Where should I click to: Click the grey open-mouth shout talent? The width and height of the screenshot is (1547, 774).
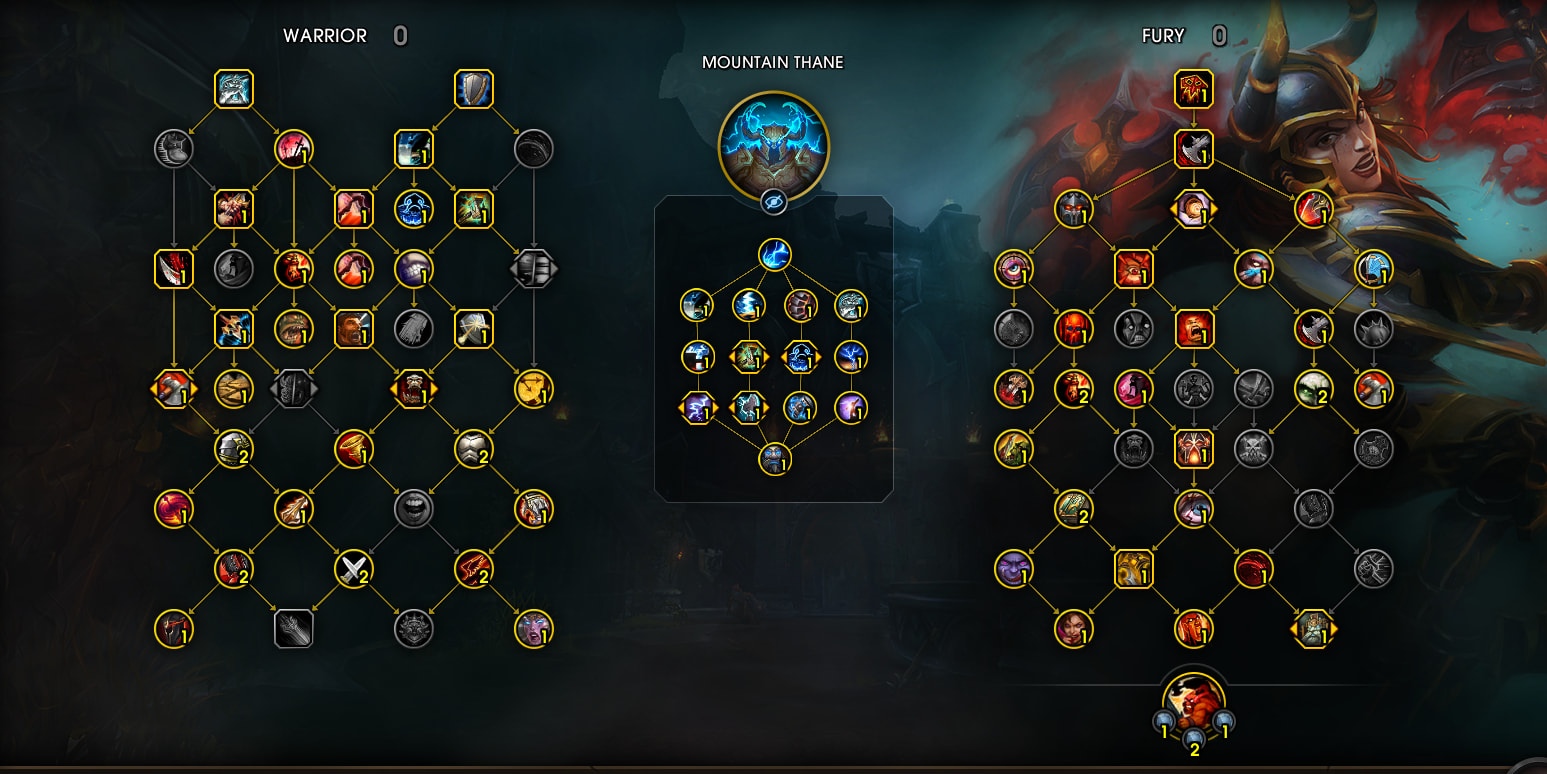tap(413, 509)
